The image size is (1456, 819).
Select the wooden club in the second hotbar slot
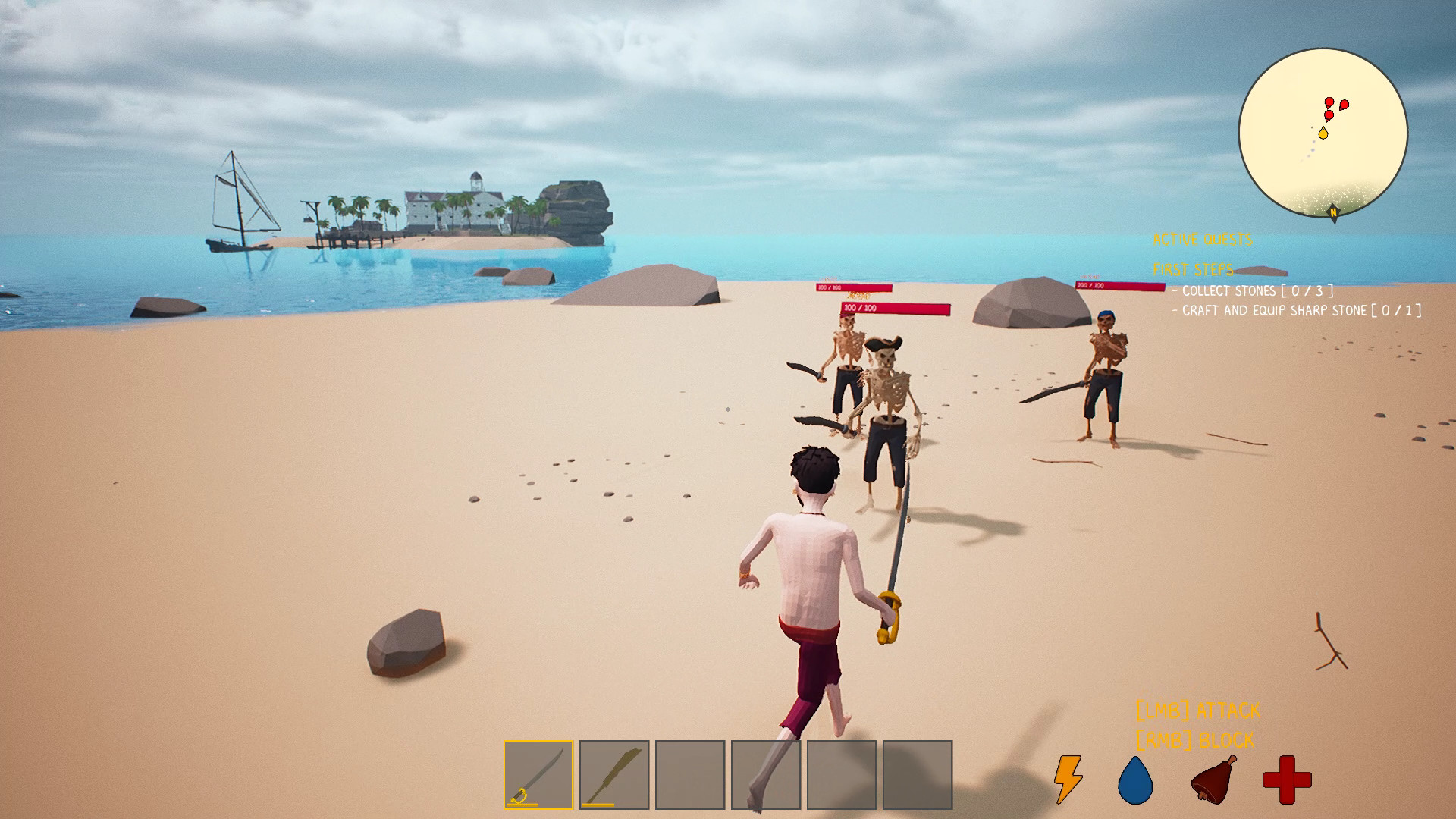tap(614, 776)
